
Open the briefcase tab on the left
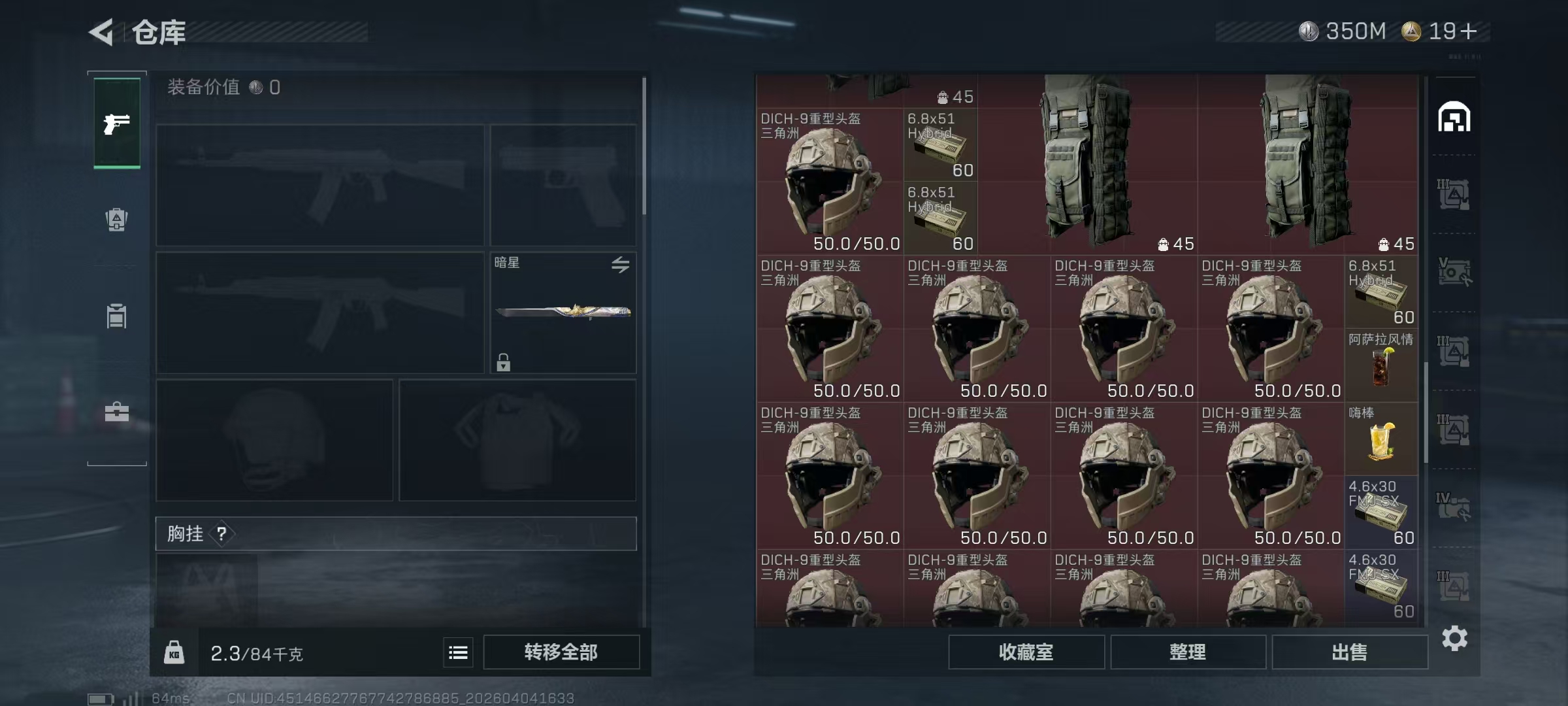(117, 412)
